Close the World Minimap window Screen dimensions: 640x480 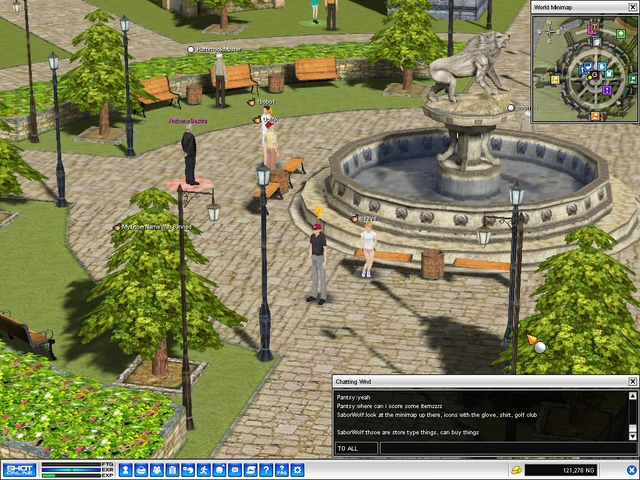click(633, 7)
